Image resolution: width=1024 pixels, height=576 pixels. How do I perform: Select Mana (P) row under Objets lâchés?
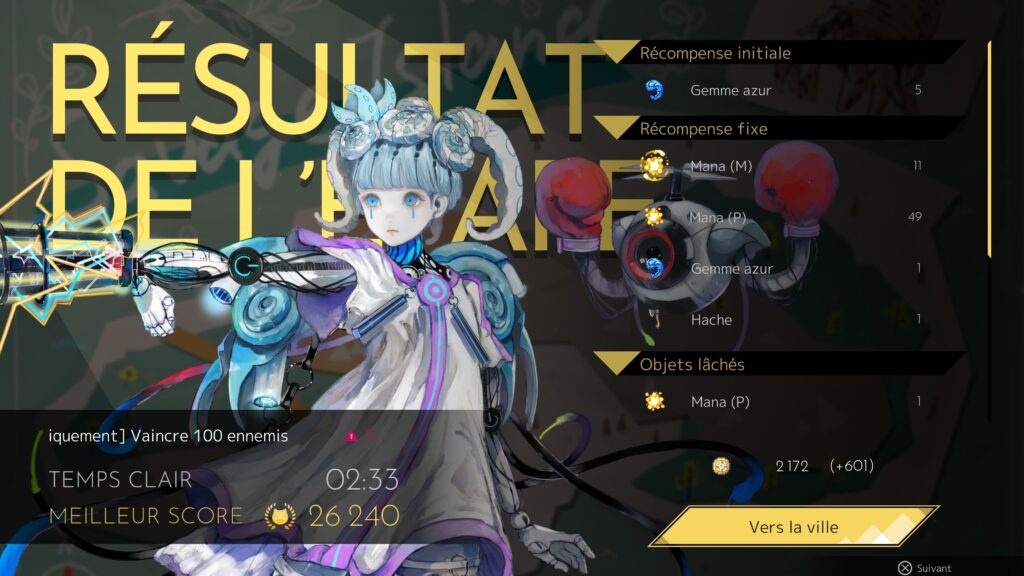click(782, 402)
